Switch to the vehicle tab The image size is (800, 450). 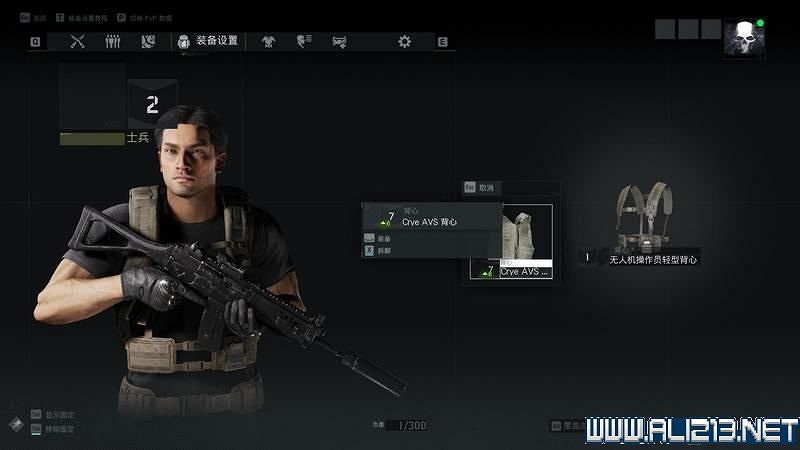point(339,42)
